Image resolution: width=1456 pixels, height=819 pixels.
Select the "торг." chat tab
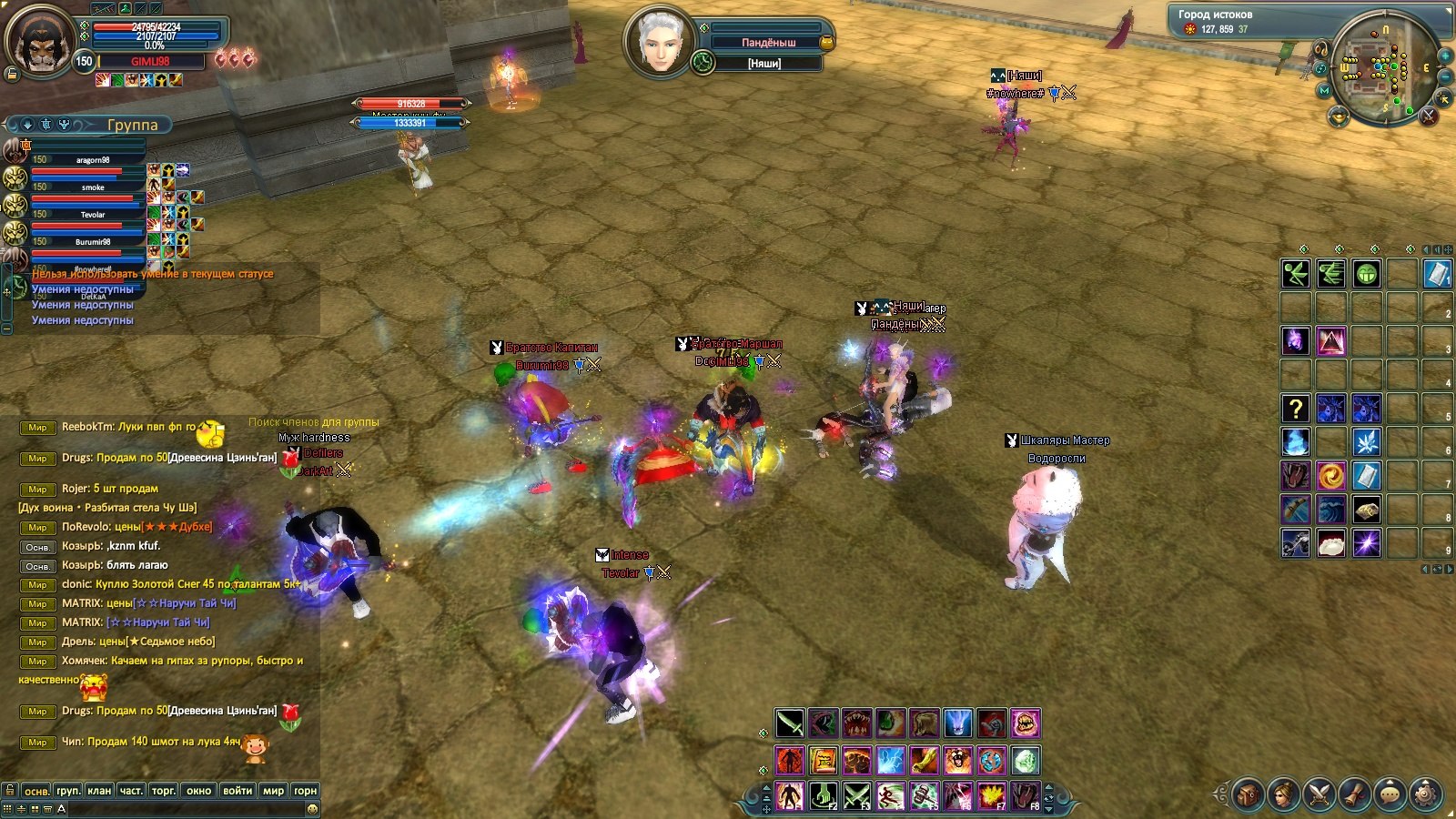coord(164,791)
